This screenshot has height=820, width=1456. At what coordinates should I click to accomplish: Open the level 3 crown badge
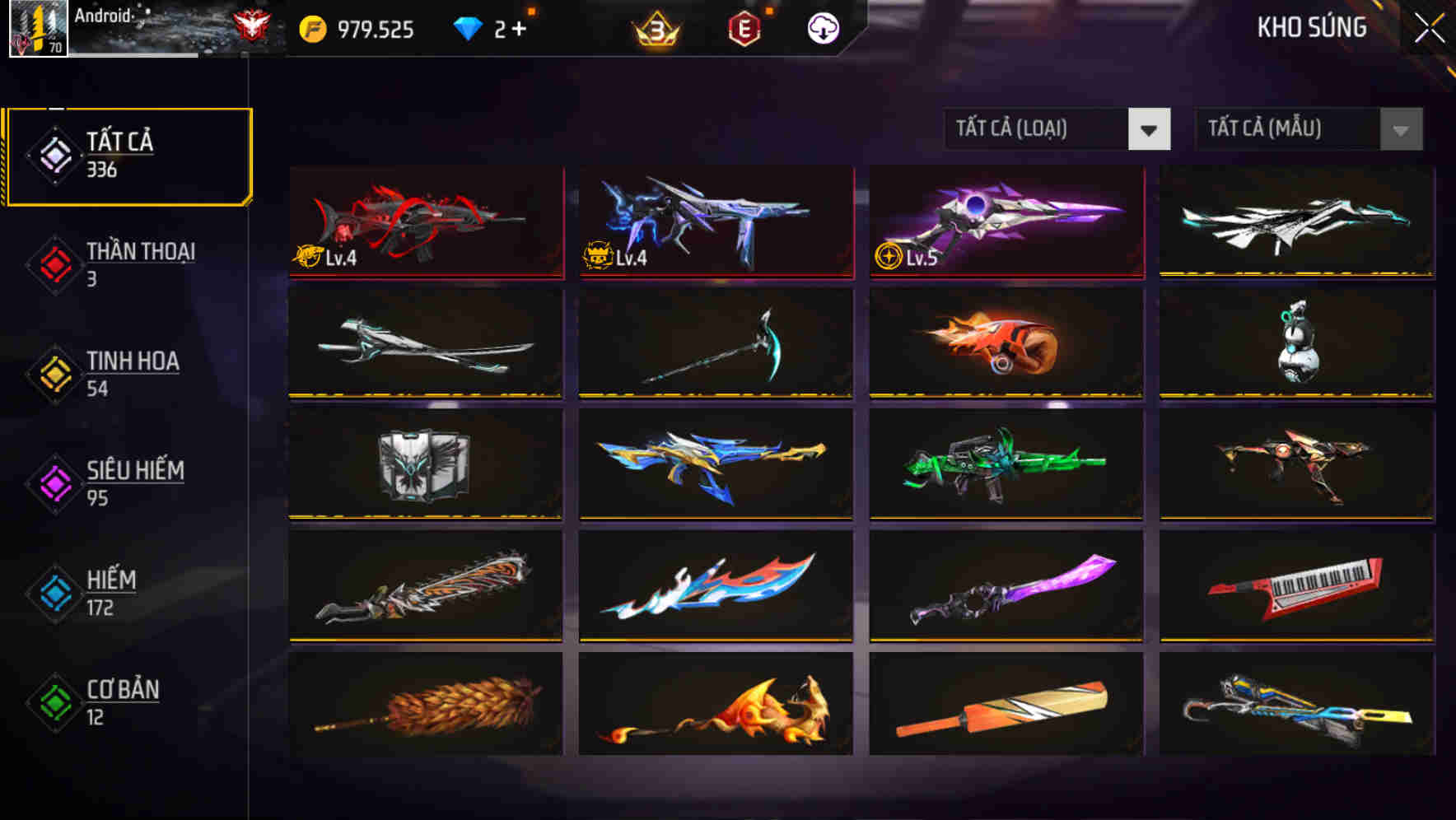pos(656,27)
